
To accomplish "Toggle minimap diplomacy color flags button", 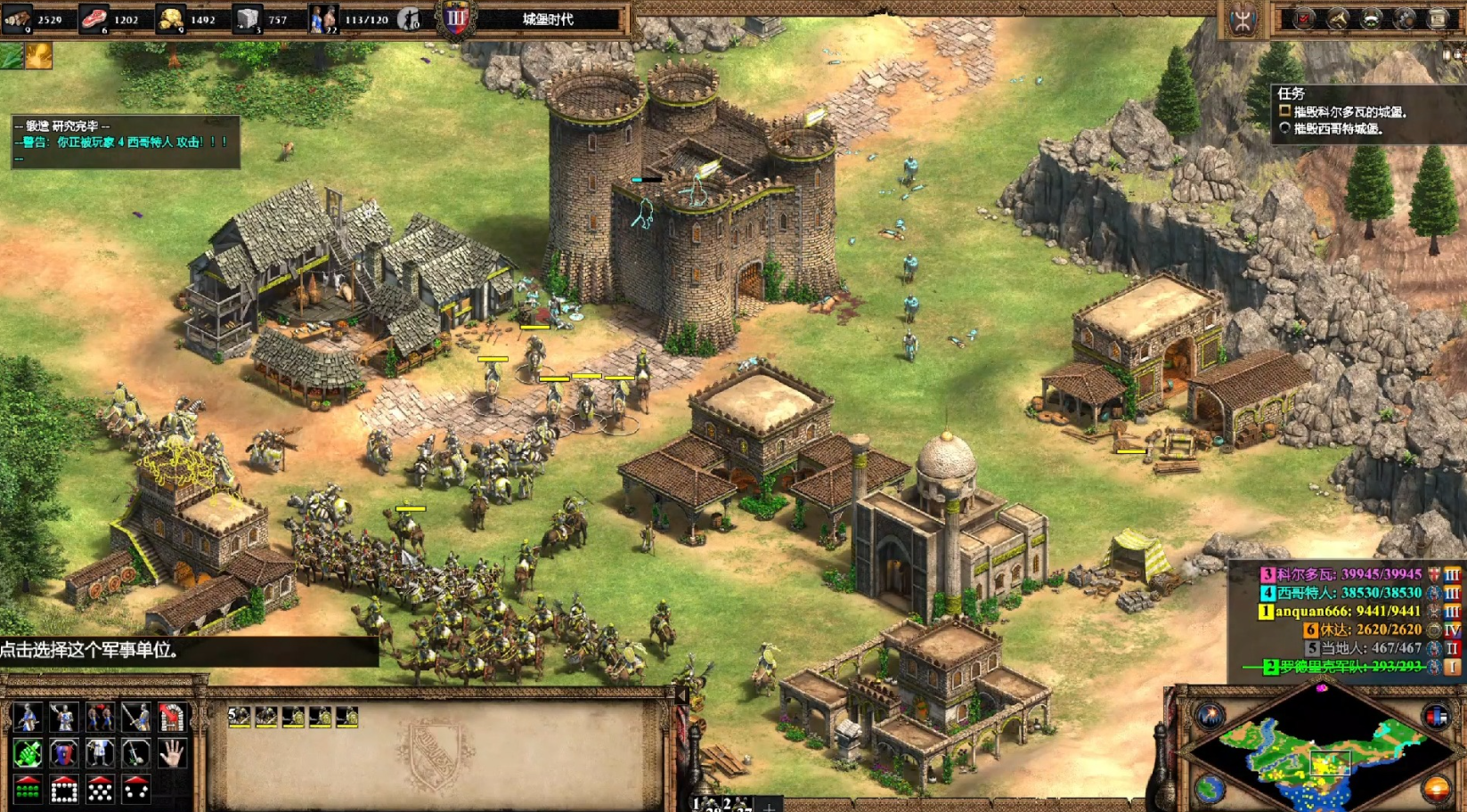I will point(1436,715).
